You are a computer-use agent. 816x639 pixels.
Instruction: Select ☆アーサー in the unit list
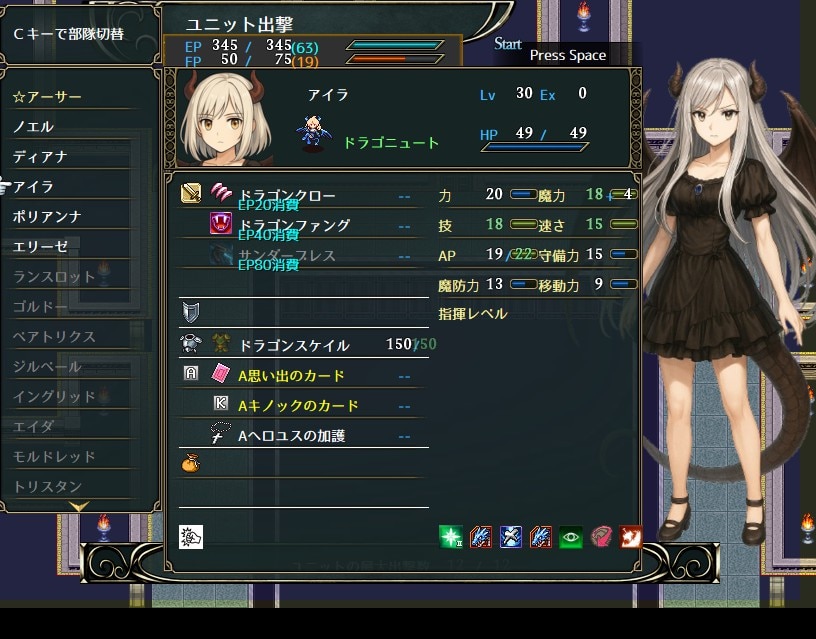[48, 97]
